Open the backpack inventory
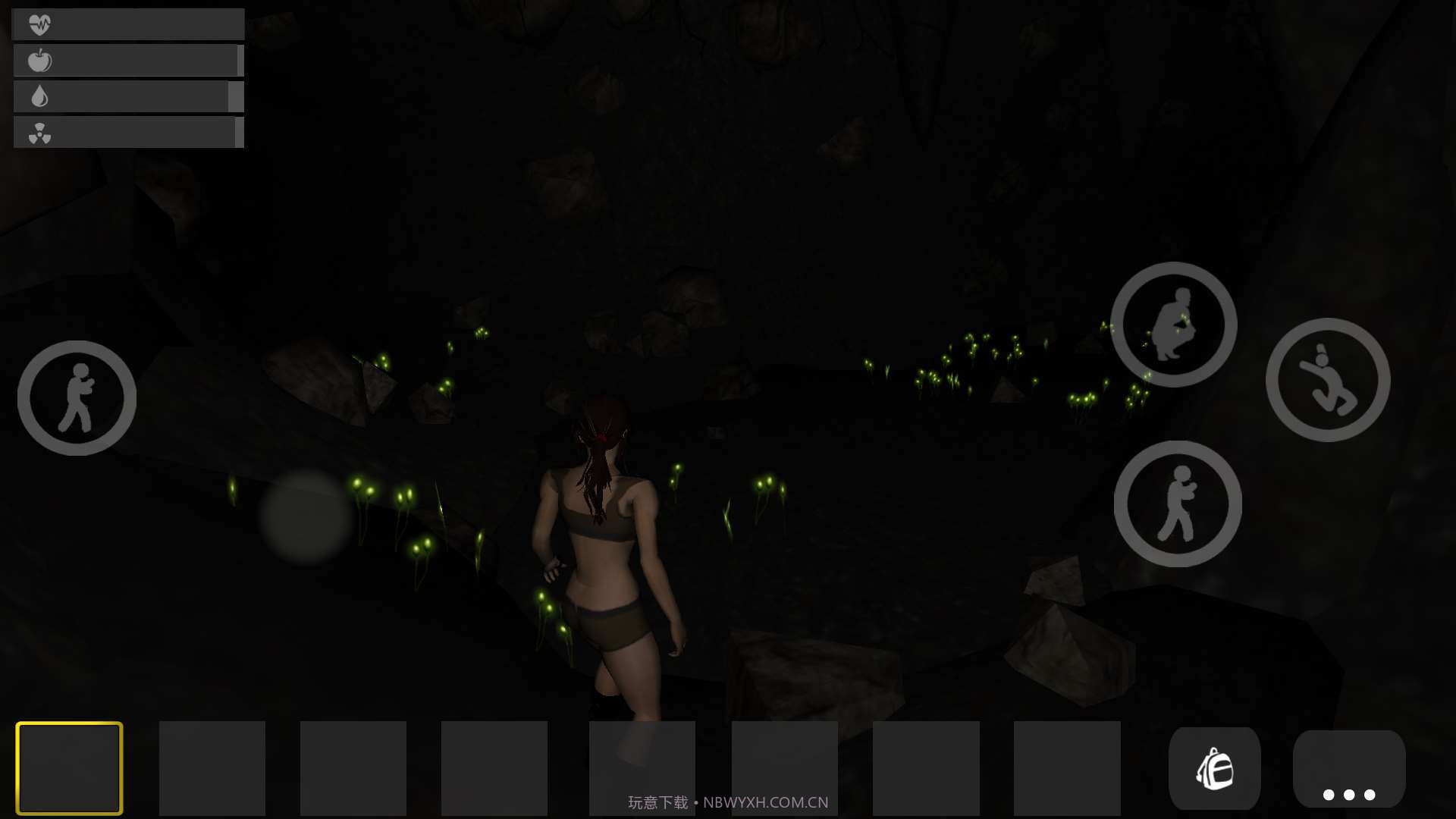Image resolution: width=1456 pixels, height=819 pixels. (1214, 768)
